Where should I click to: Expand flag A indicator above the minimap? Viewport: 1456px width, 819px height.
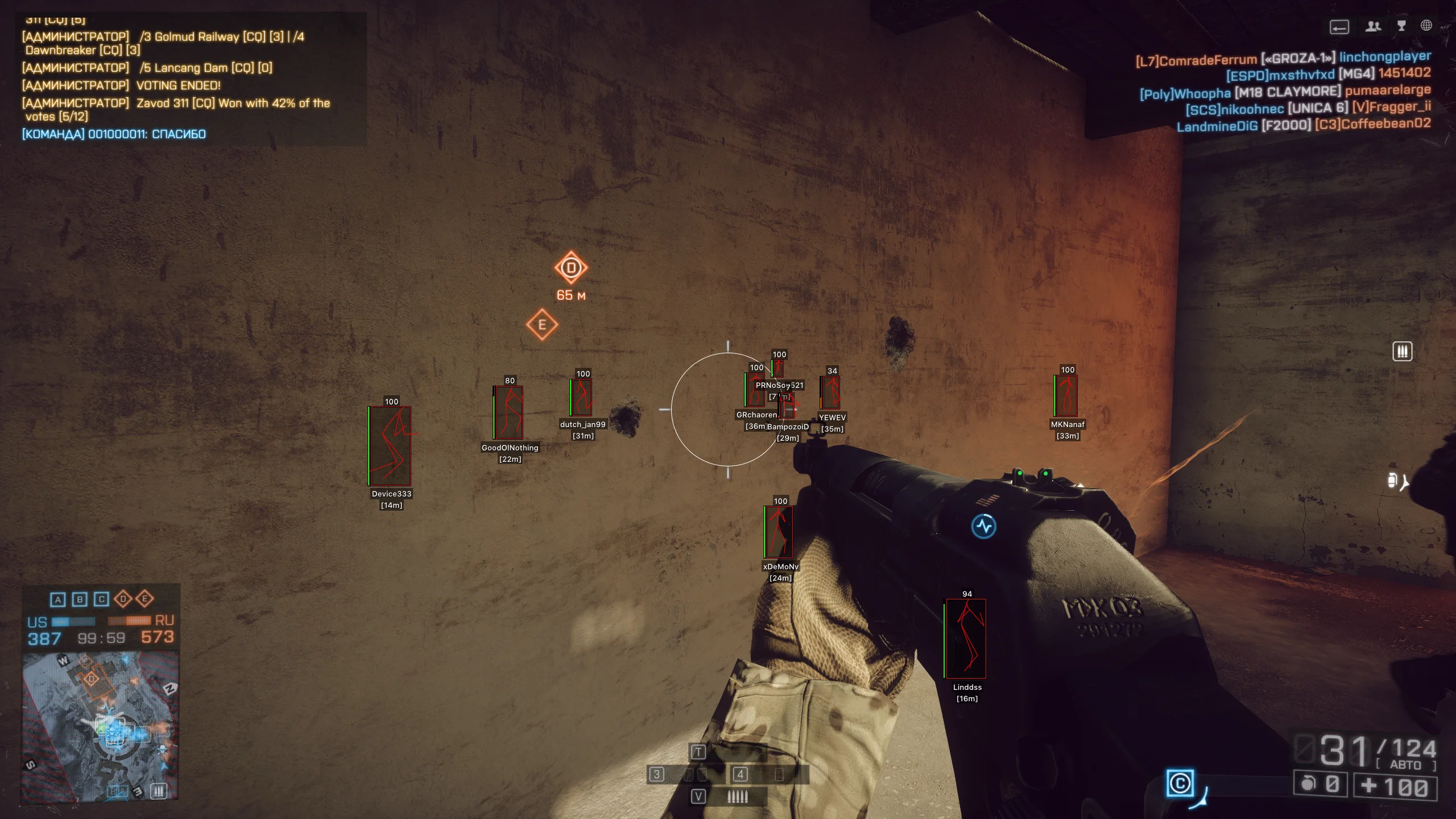[x=56, y=599]
